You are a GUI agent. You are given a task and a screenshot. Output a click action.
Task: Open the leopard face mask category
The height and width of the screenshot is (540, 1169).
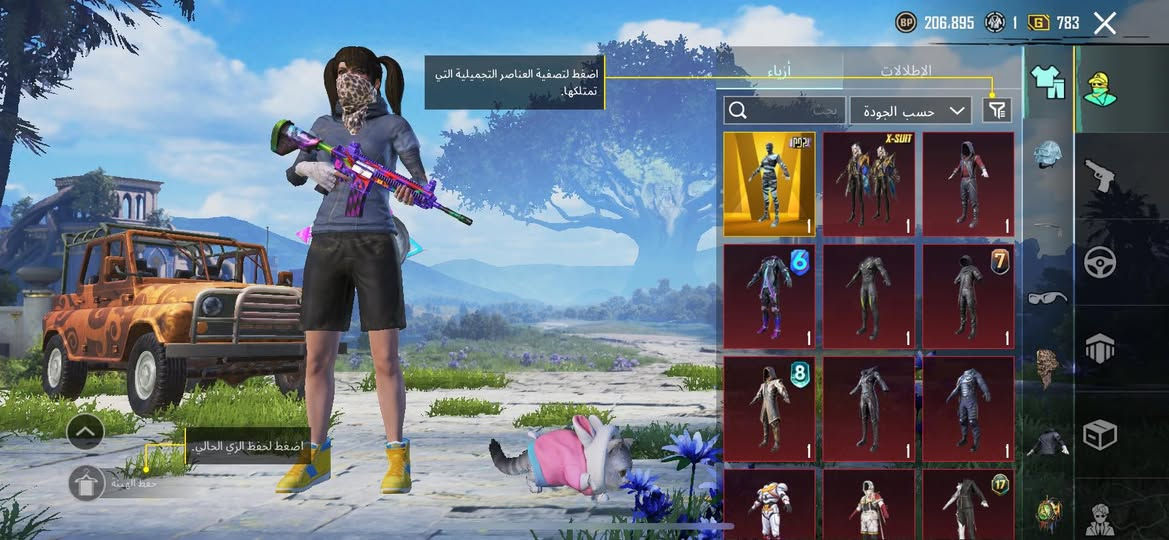click(x=1048, y=368)
